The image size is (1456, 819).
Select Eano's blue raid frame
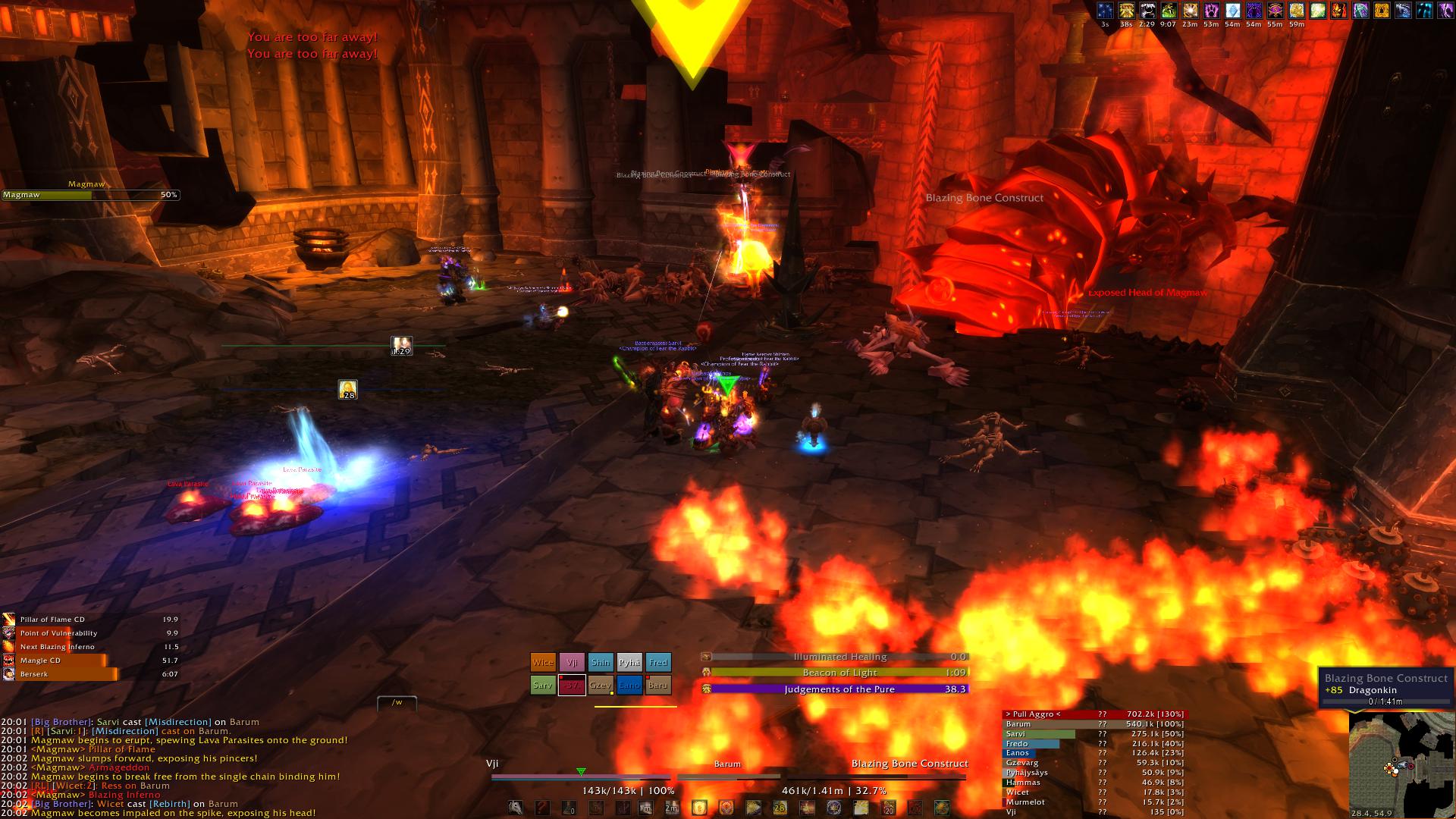click(629, 685)
